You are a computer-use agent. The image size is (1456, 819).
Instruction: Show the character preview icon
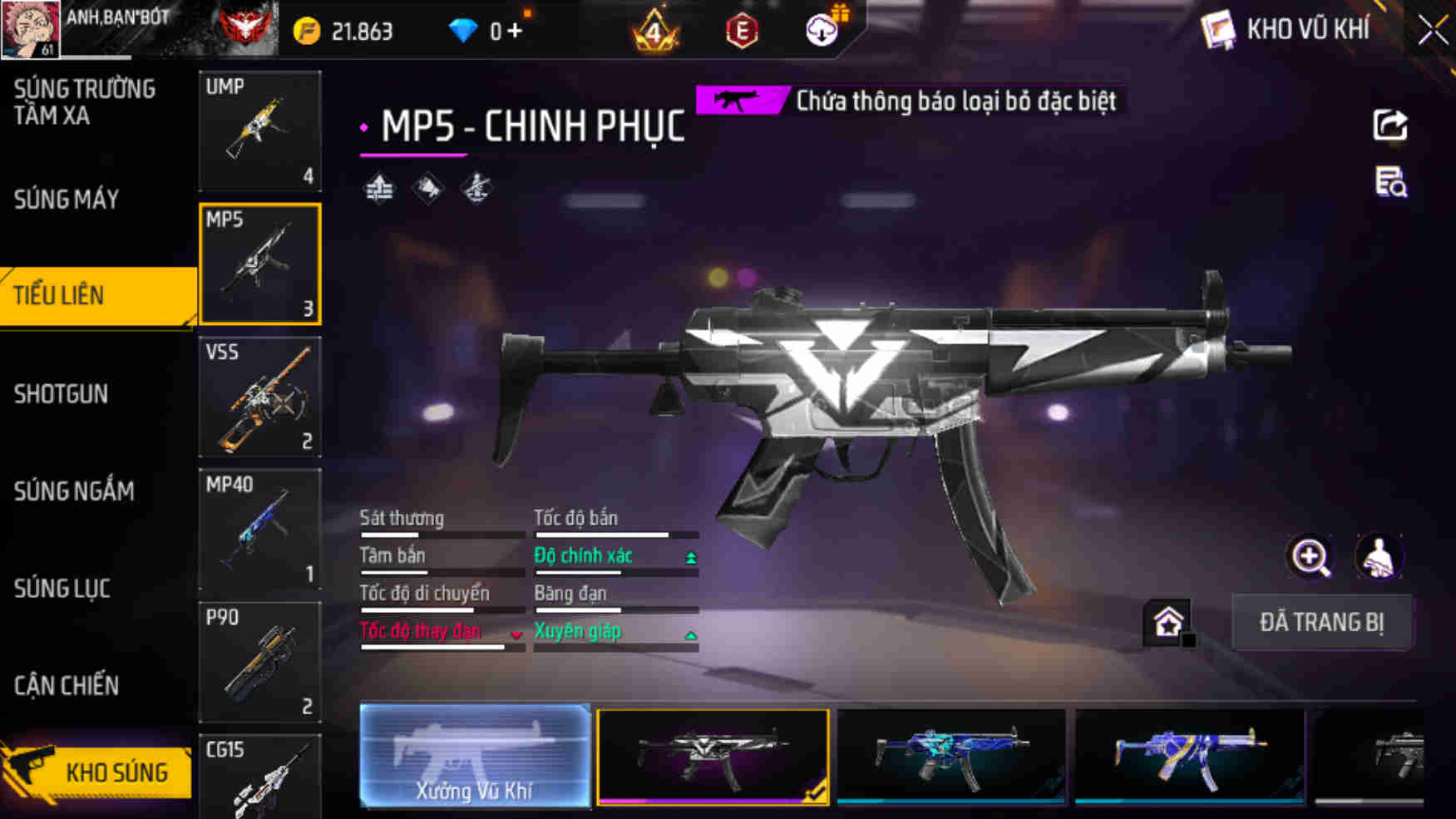coord(1379,557)
